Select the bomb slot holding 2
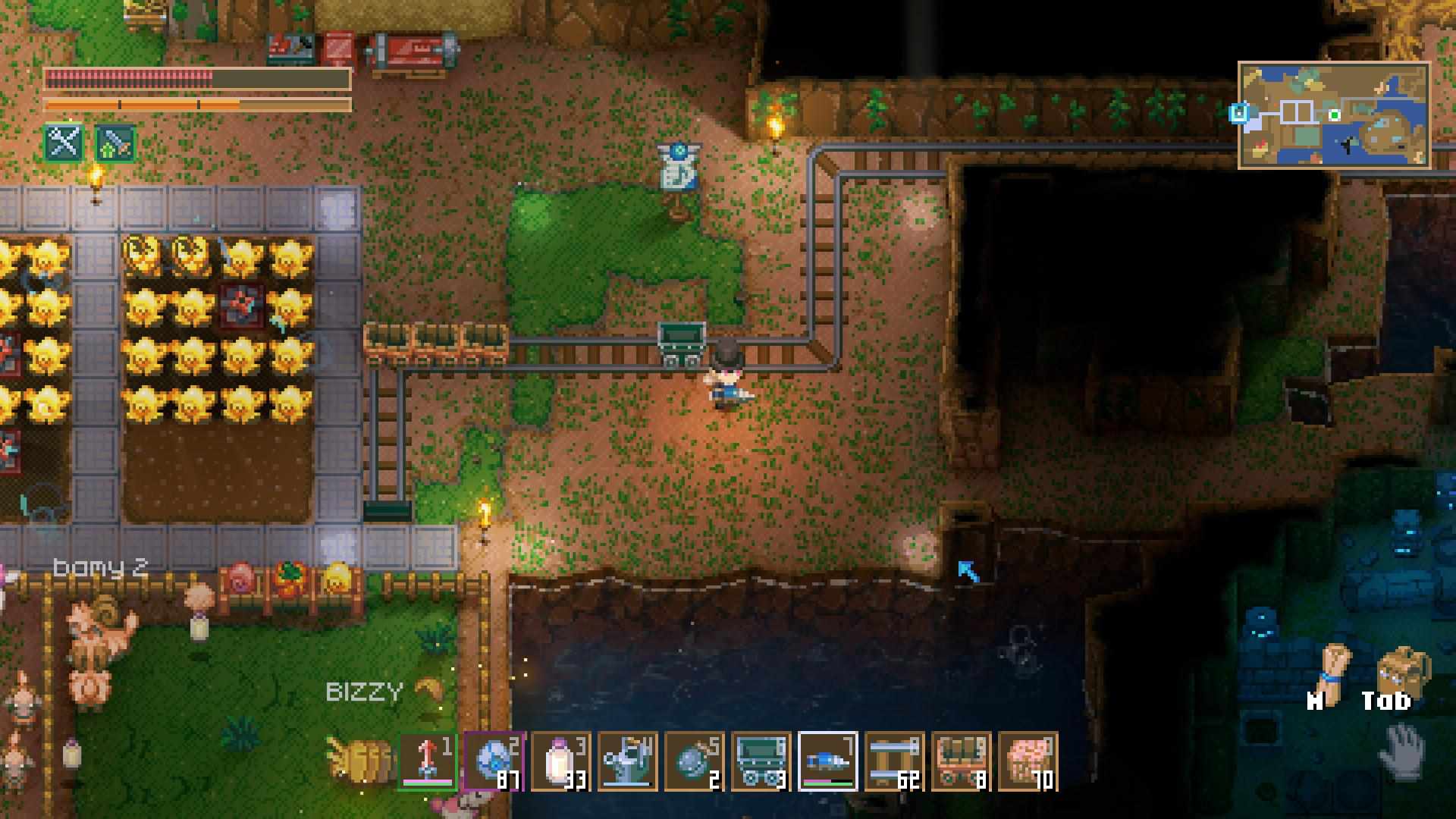 pos(695,761)
